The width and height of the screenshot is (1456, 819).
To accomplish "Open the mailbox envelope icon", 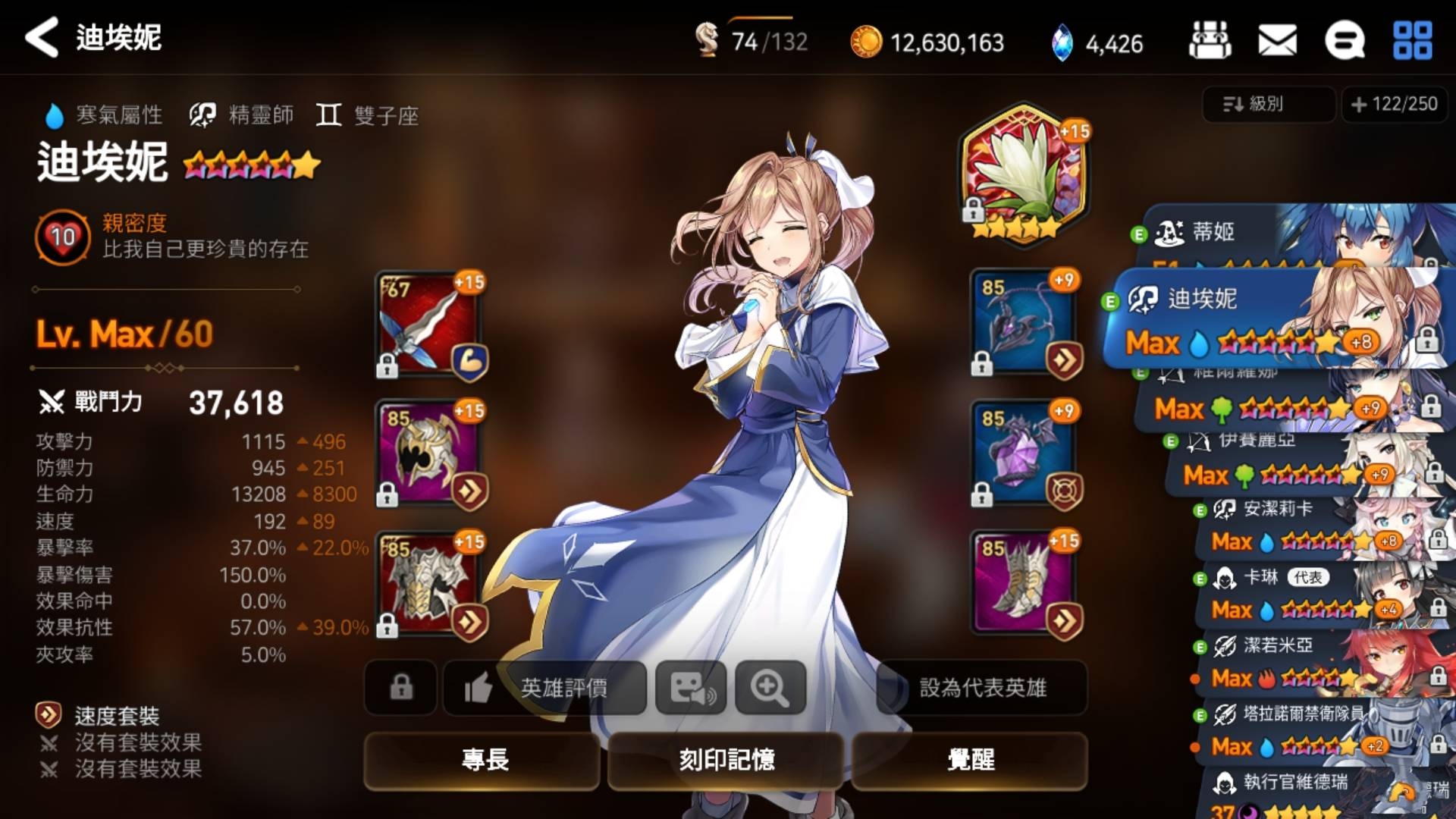I will point(1277,40).
